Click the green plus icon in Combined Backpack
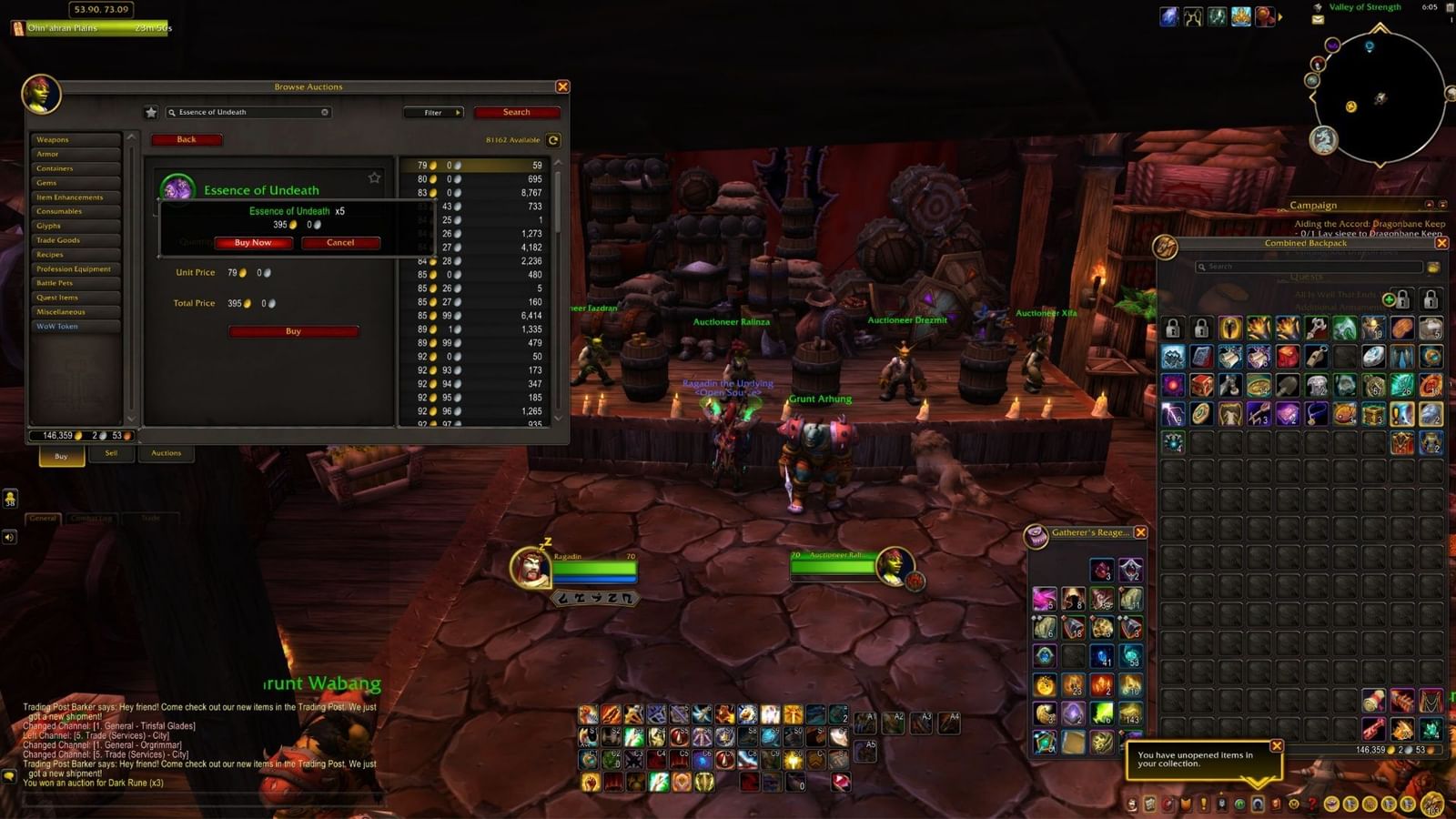This screenshot has height=819, width=1456. 1389,299
